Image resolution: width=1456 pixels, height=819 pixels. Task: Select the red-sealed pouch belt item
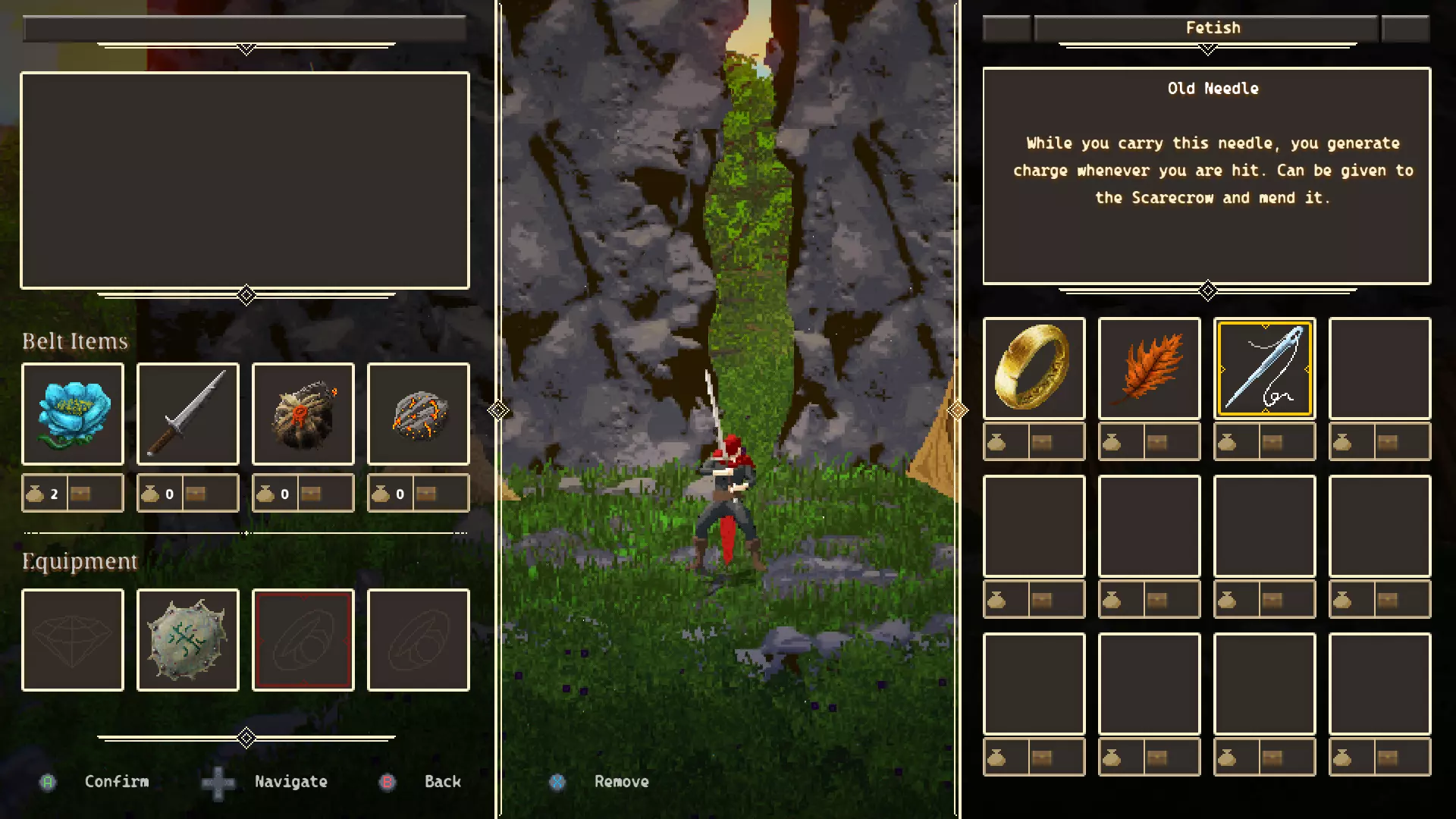pos(303,414)
